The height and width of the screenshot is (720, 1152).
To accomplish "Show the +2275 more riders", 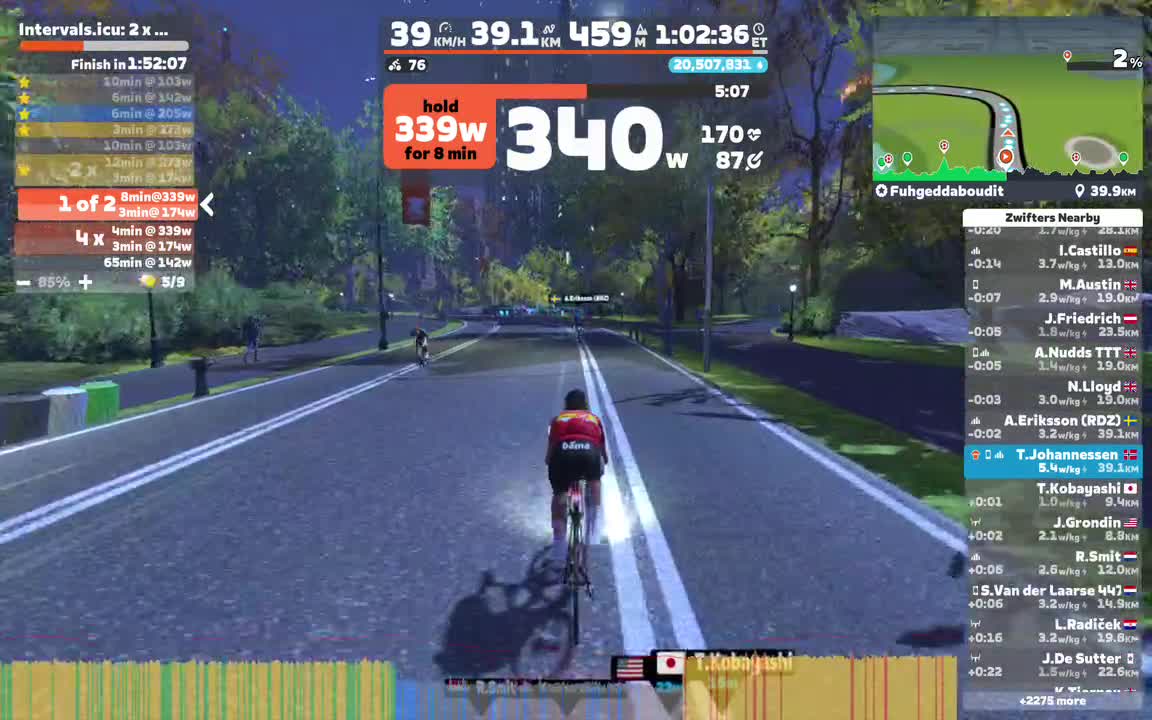I will click(1052, 701).
